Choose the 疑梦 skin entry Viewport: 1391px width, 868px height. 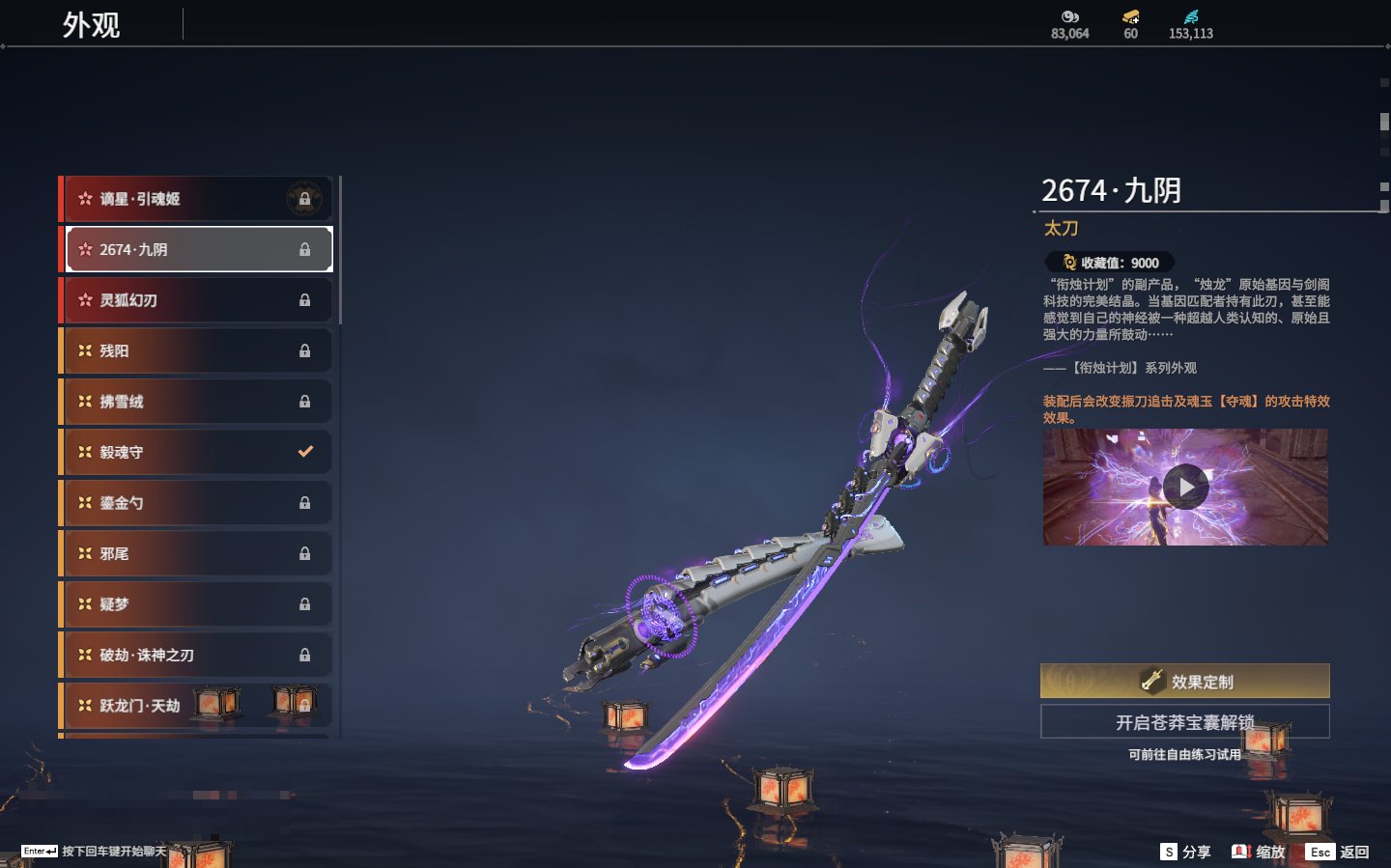(x=197, y=604)
